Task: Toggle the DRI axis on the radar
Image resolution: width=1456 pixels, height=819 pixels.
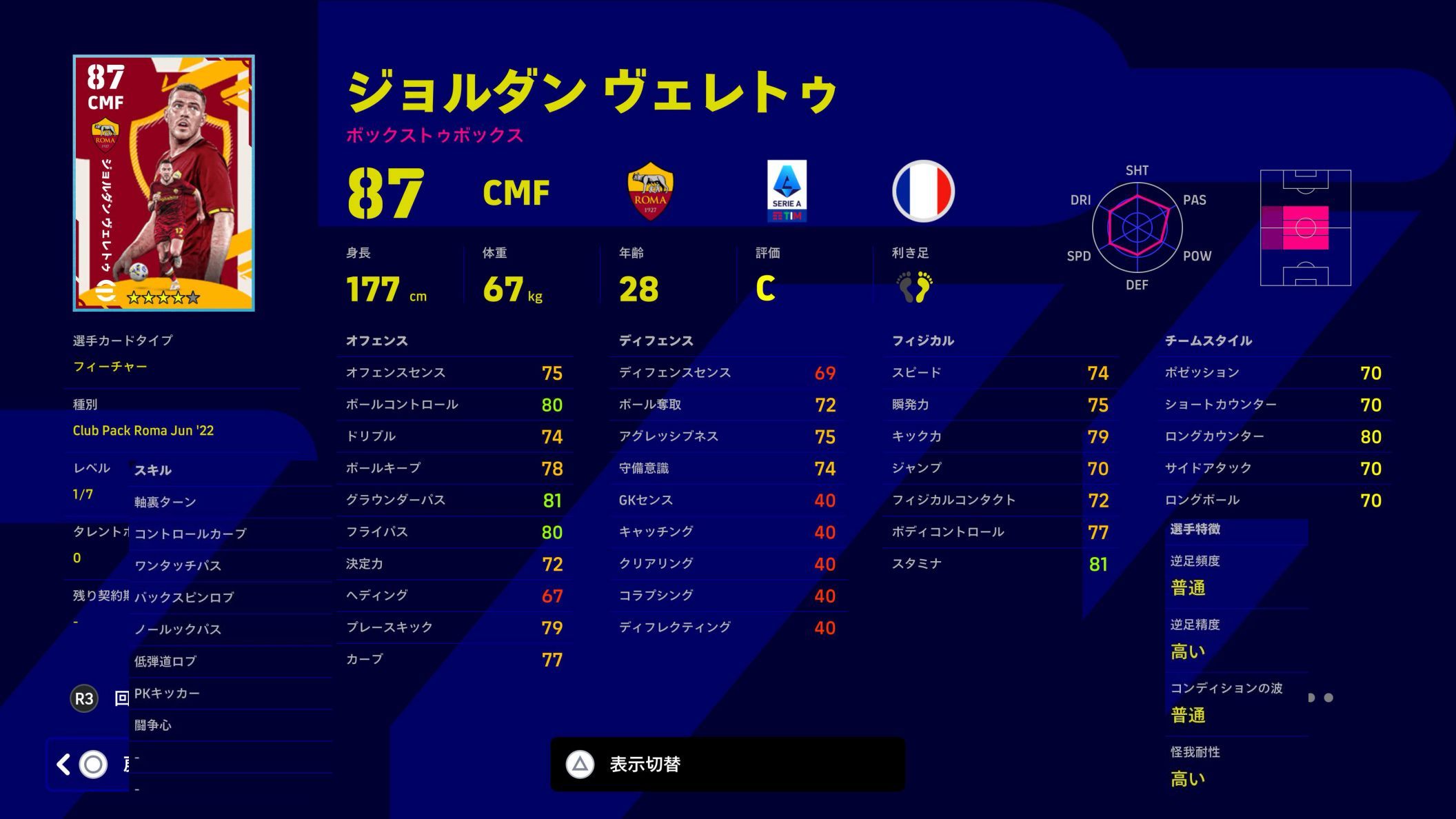Action: pos(1082,200)
